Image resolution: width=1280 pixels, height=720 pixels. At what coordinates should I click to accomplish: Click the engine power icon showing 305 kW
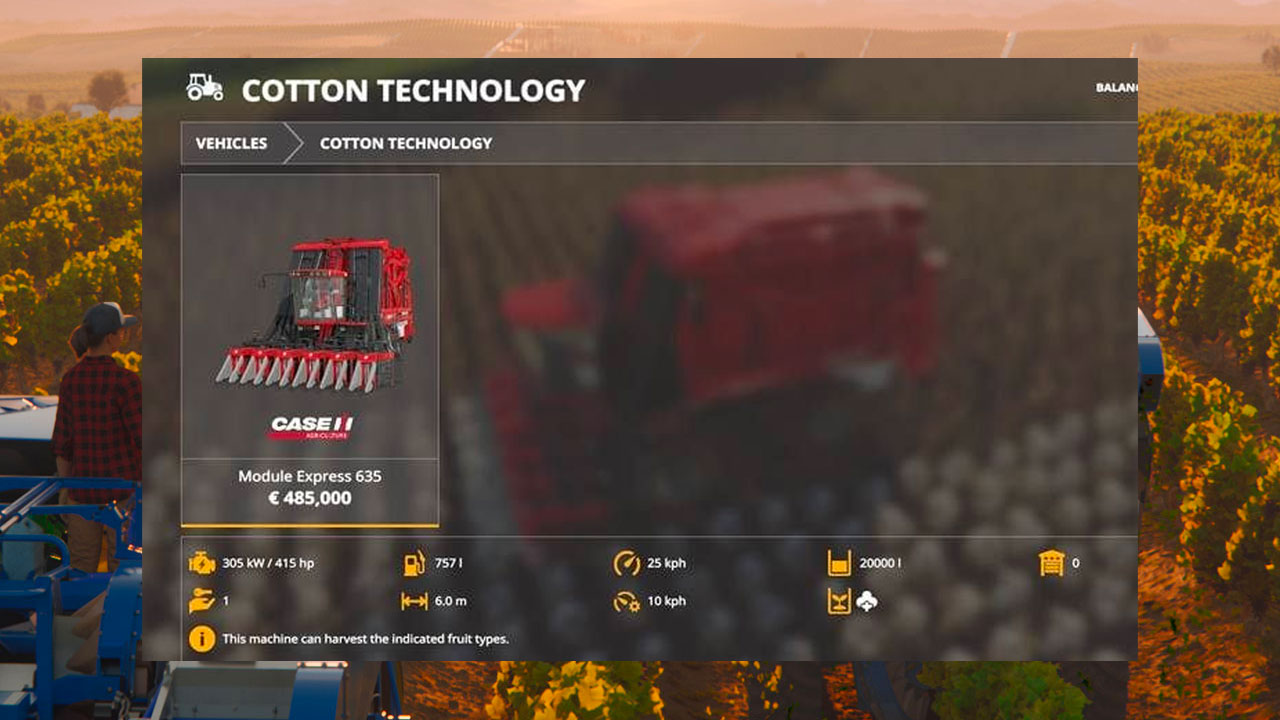coord(203,563)
